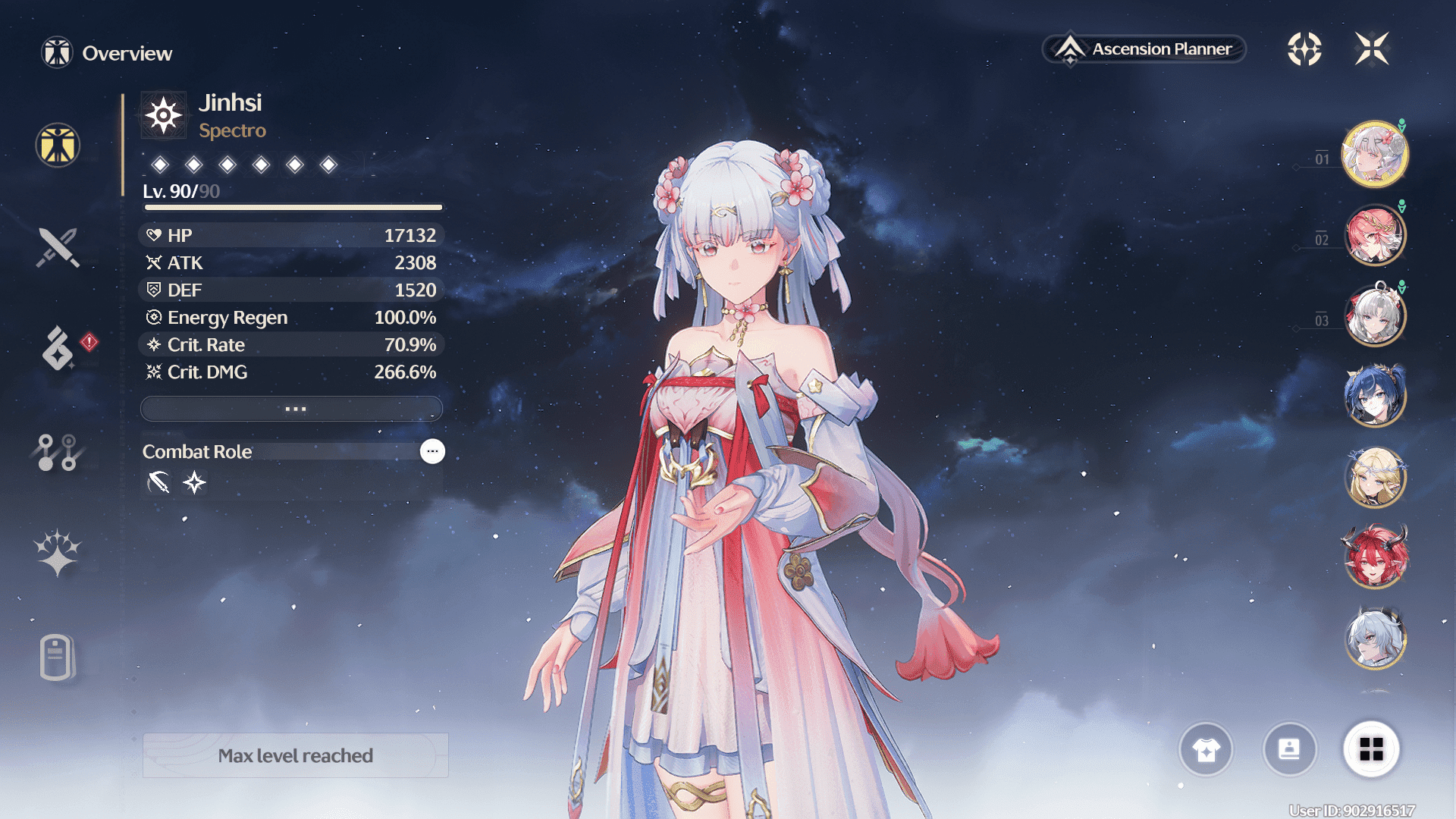Screen dimensions: 1456x819
Task: Open the character profile file tab
Action: click(56, 657)
